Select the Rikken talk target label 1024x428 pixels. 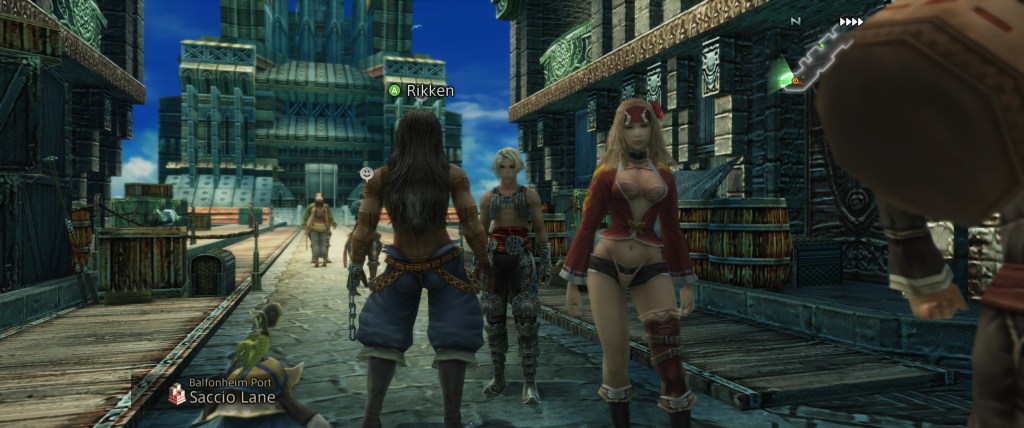point(421,90)
